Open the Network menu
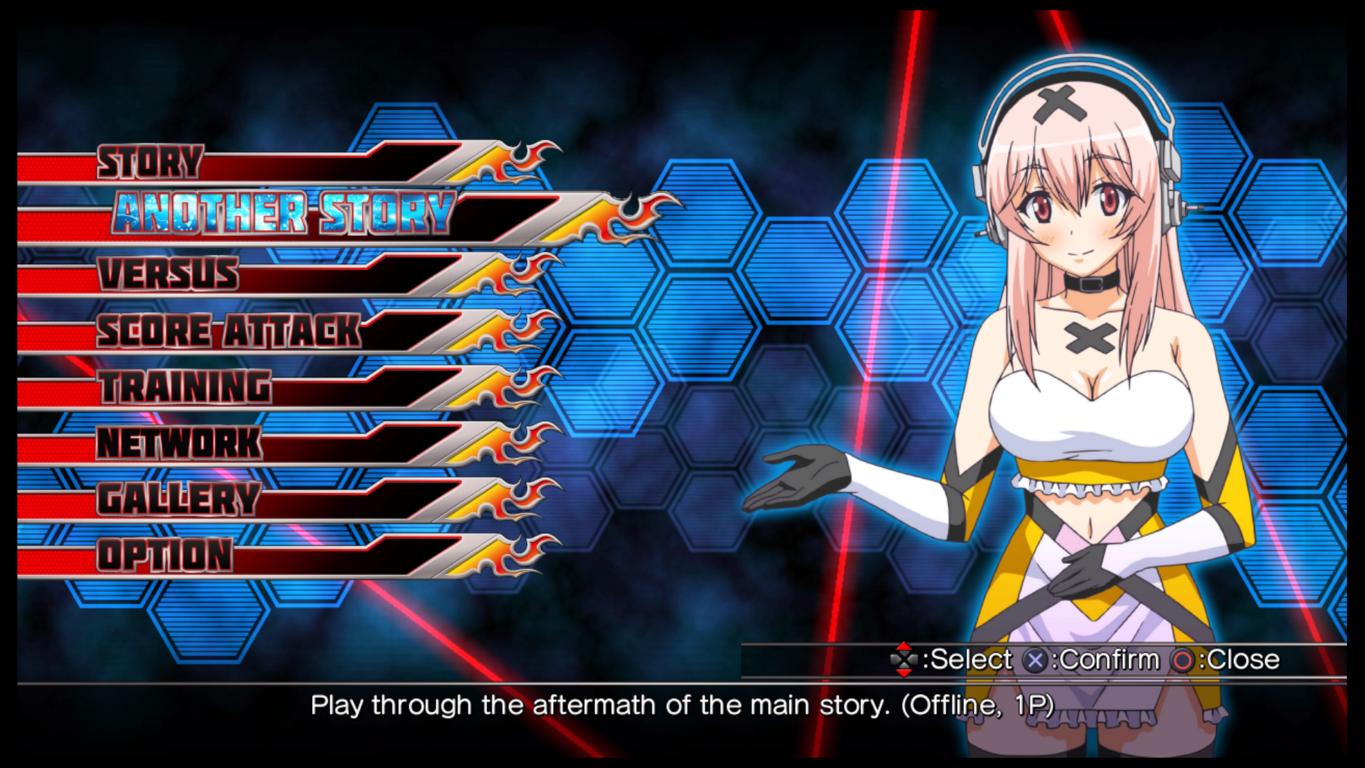 pyautogui.click(x=180, y=442)
